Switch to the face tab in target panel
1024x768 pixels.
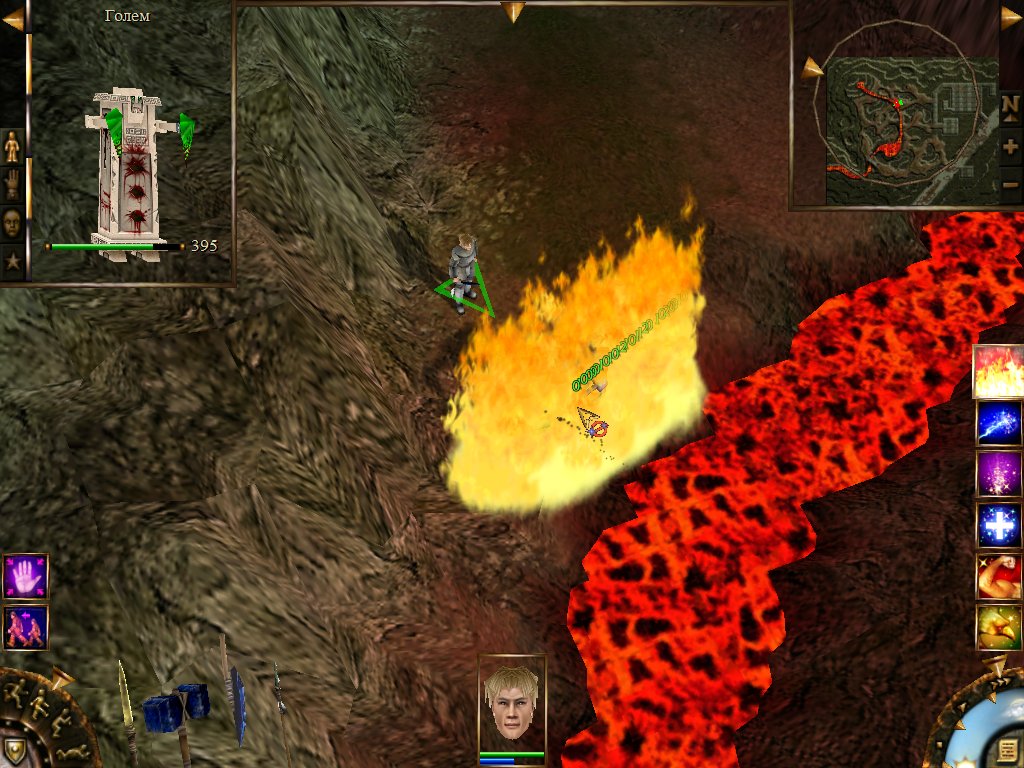[13, 222]
